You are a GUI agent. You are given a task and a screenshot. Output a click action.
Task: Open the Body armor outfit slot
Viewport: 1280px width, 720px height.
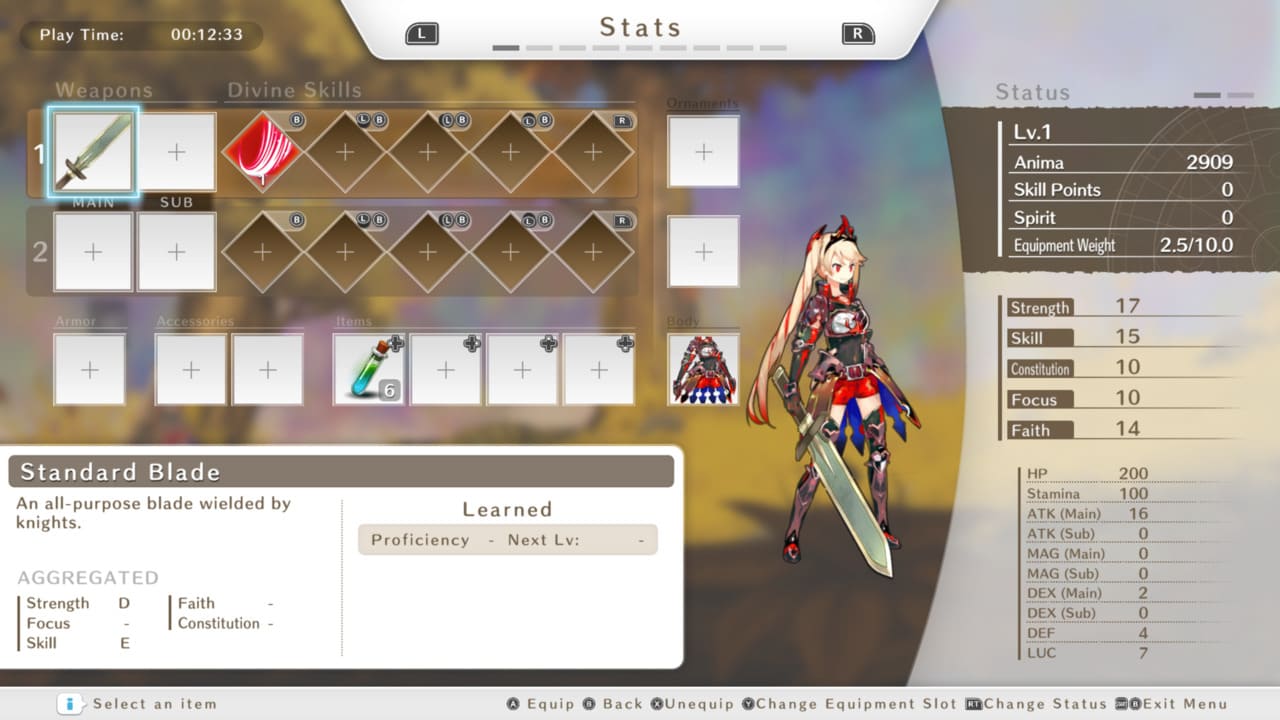click(x=703, y=369)
